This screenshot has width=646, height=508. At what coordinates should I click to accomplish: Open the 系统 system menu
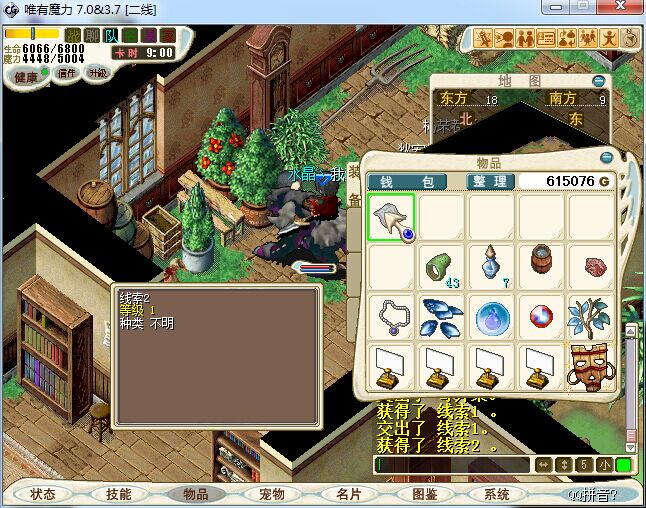(497, 494)
